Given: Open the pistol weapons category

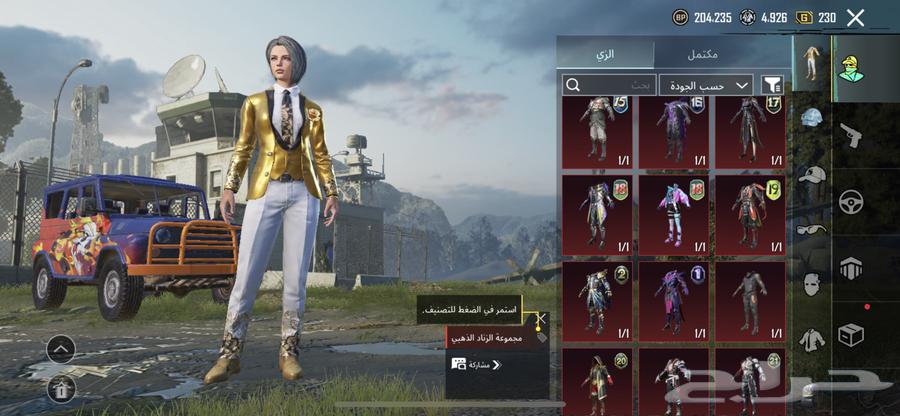Looking at the screenshot, I should click(x=851, y=133).
